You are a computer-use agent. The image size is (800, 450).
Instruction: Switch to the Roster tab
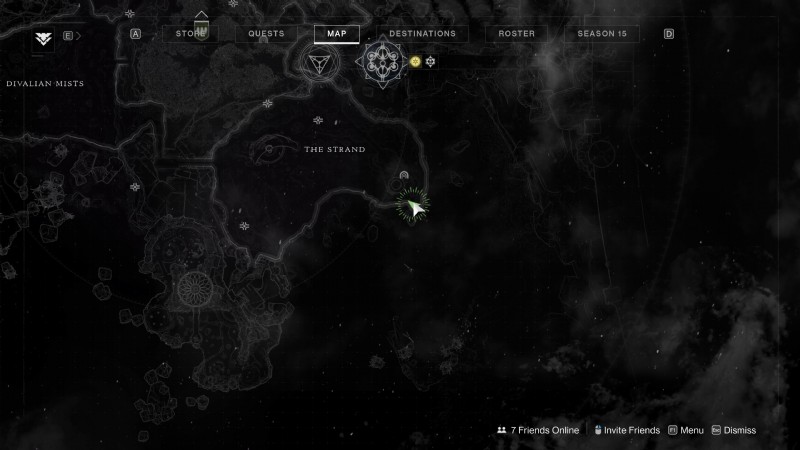coord(517,33)
